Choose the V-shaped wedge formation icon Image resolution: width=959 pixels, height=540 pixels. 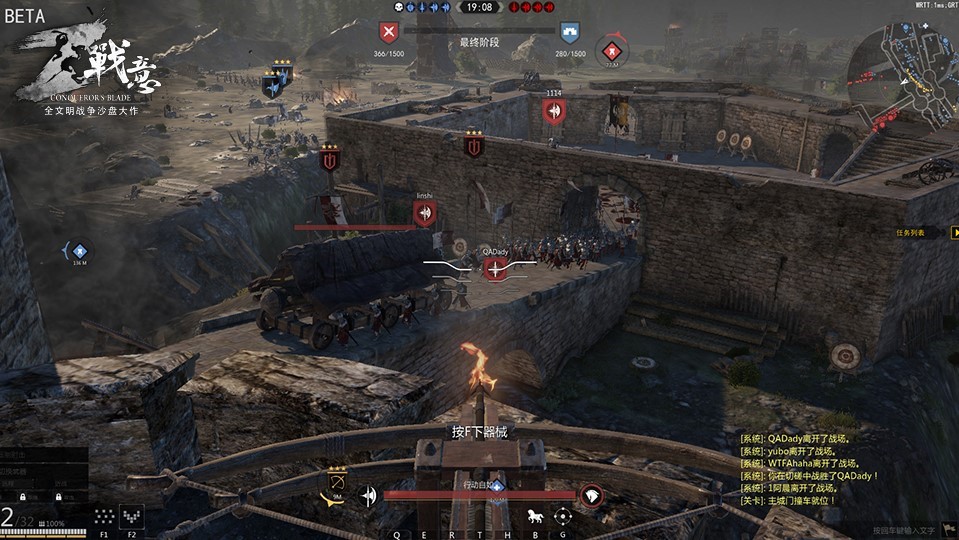(132, 516)
